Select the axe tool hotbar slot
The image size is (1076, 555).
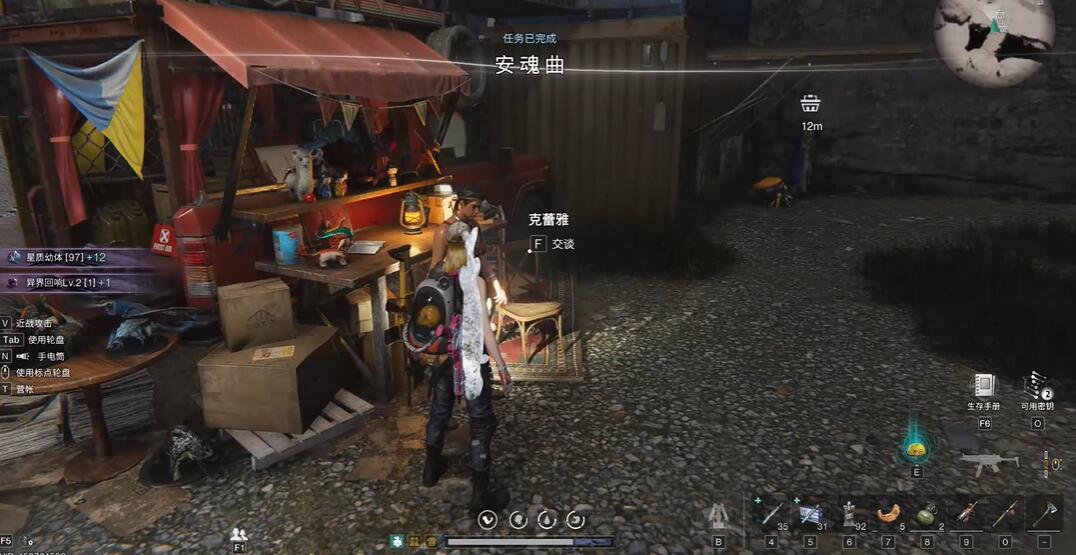click(1044, 514)
